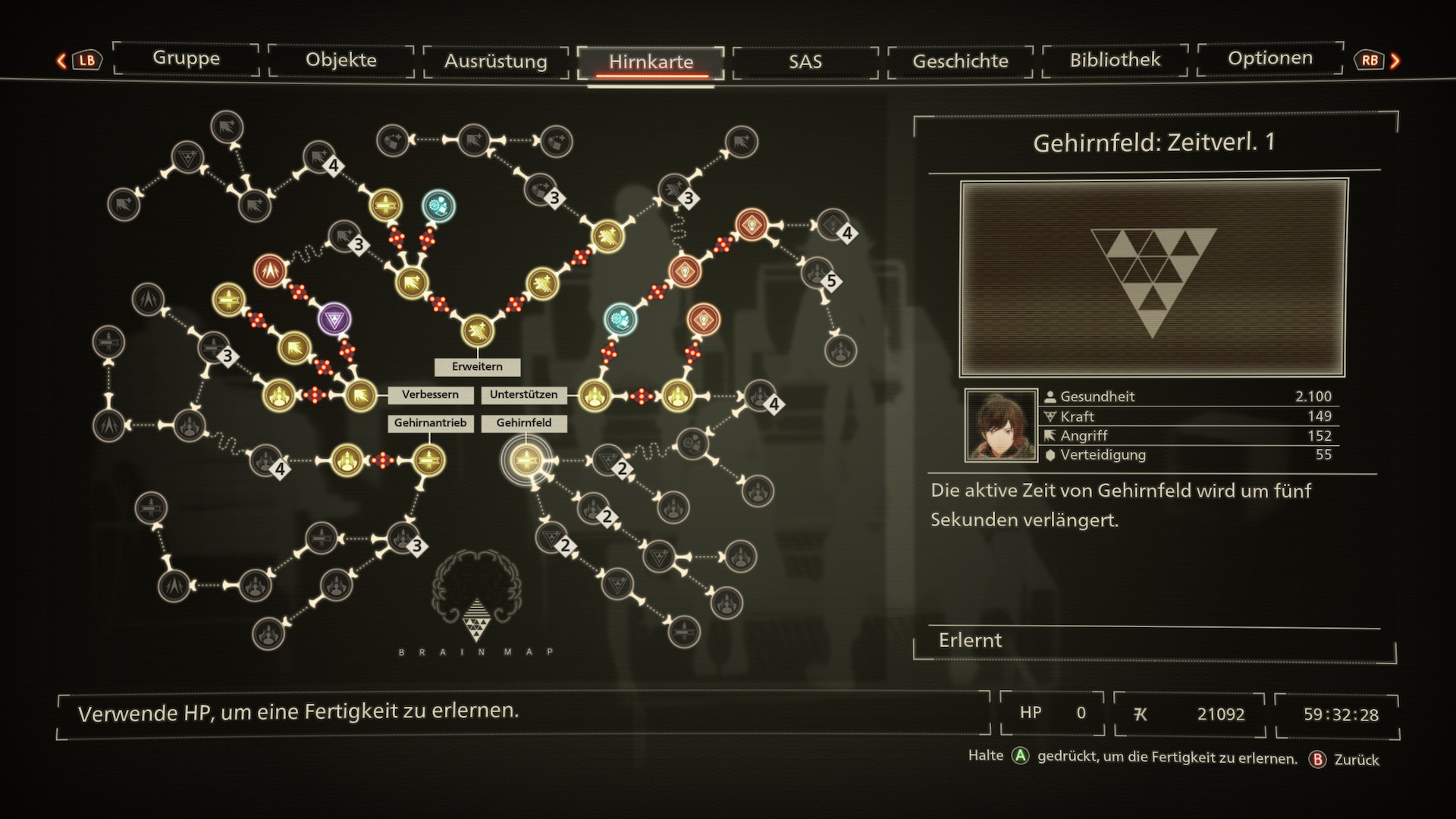Choose the Verbessern branch label
The image size is (1456, 819).
[x=430, y=395]
